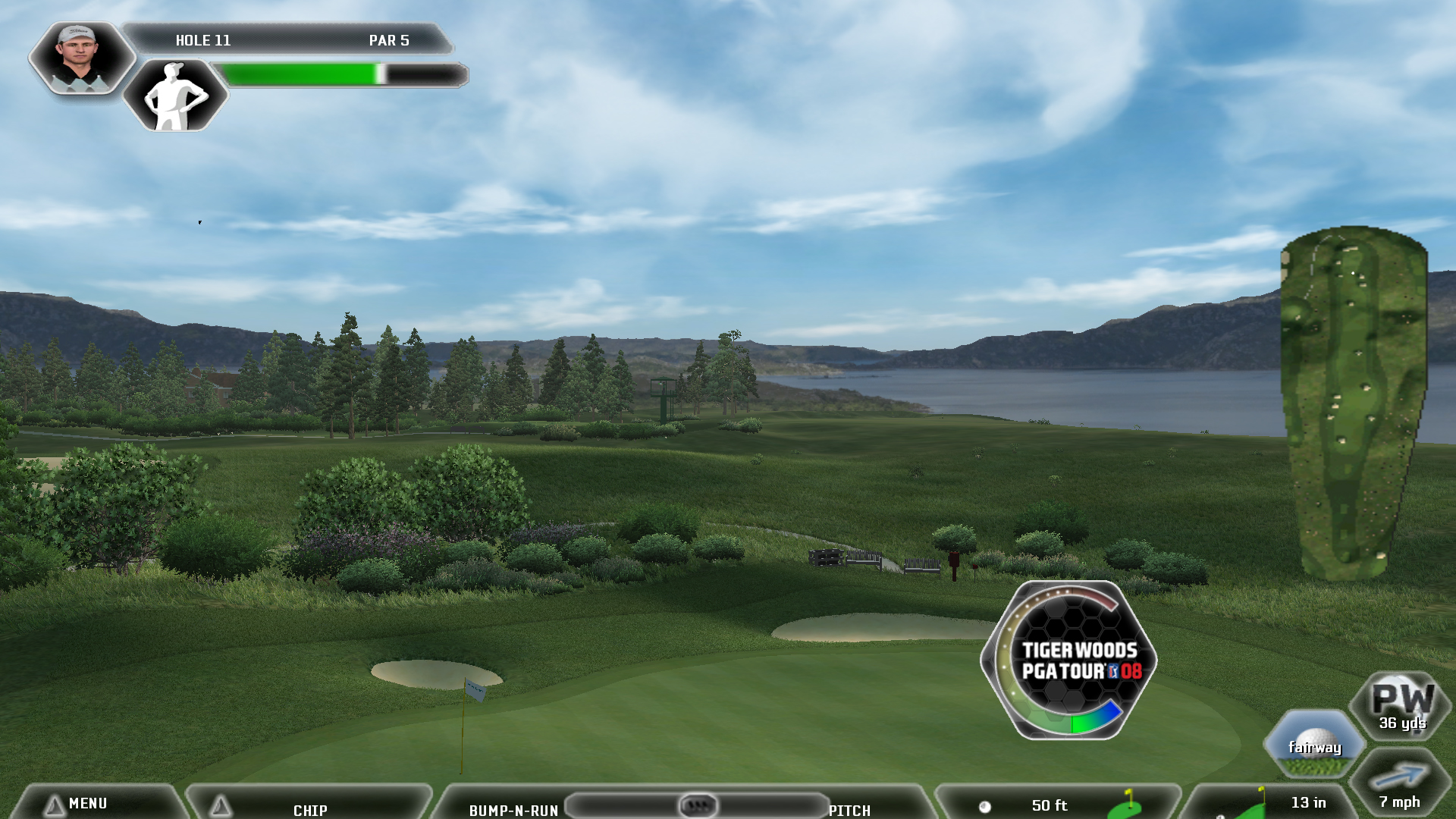Set the shot slider to Bump-N-Run

(x=513, y=810)
